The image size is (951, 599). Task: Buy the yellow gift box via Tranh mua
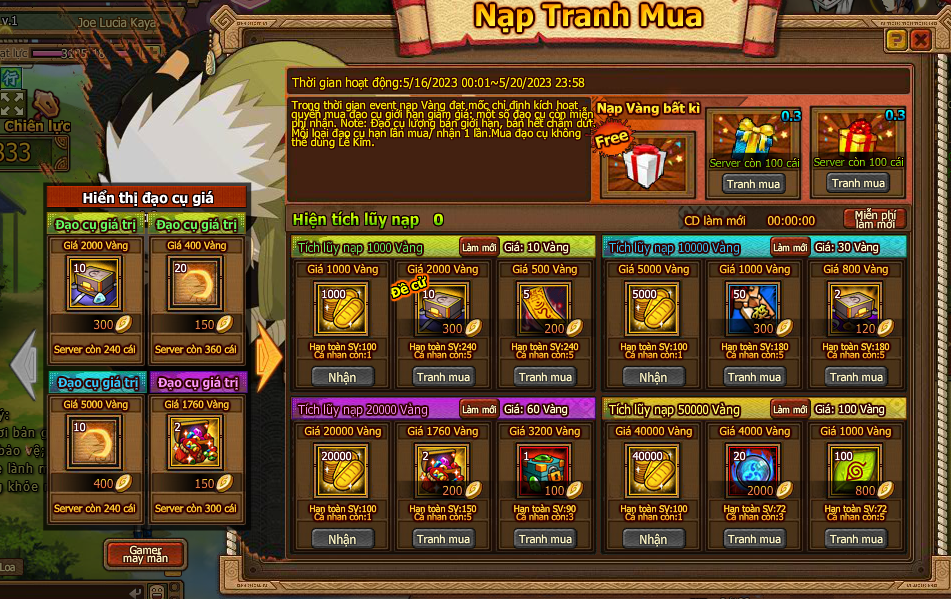click(x=858, y=183)
